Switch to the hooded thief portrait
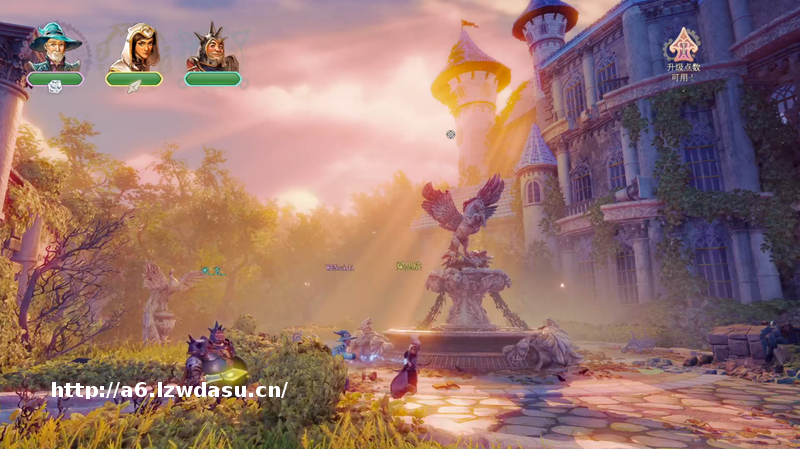800x449 pixels. coord(134,47)
